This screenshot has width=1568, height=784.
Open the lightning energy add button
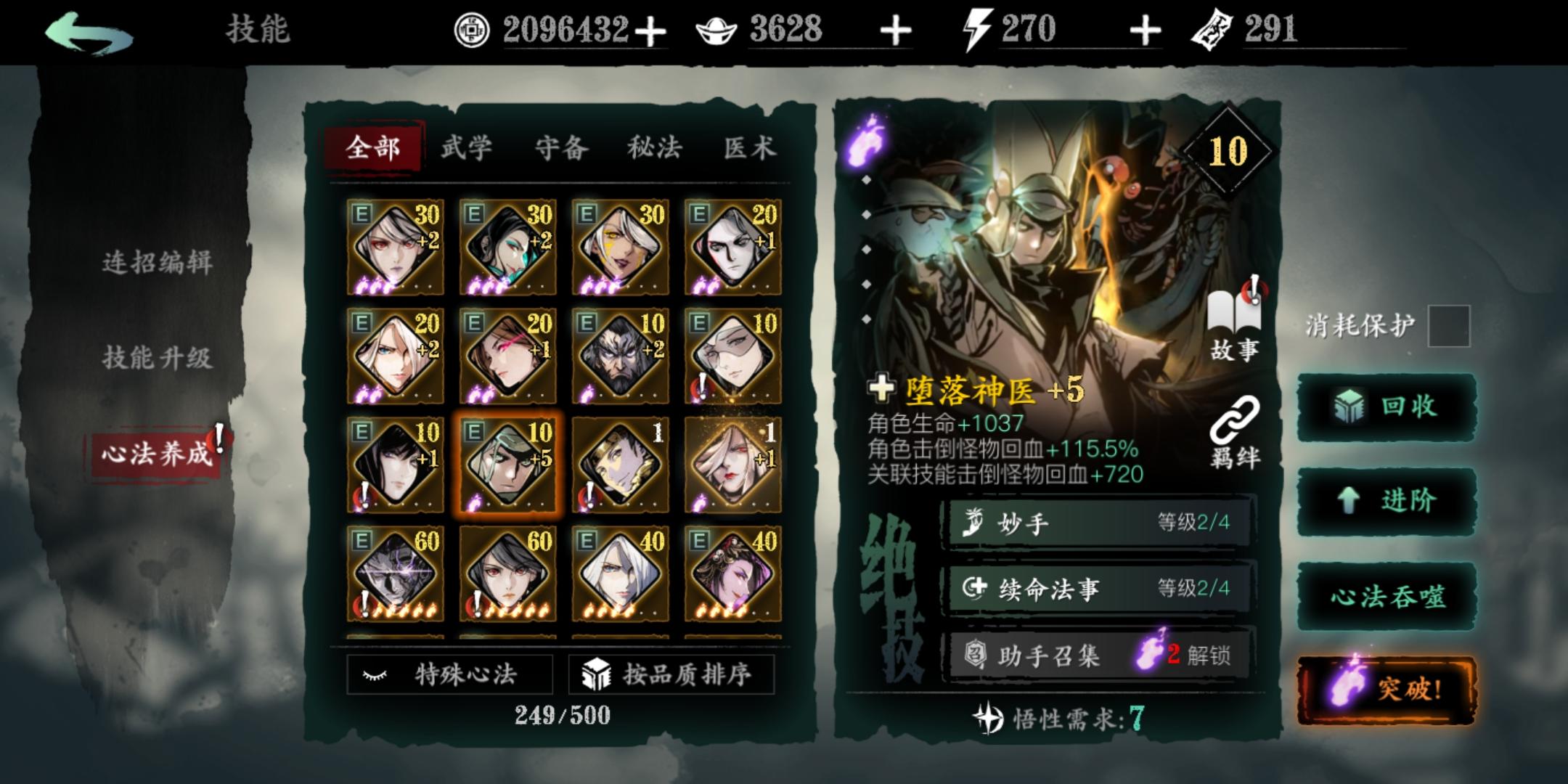click(1146, 31)
